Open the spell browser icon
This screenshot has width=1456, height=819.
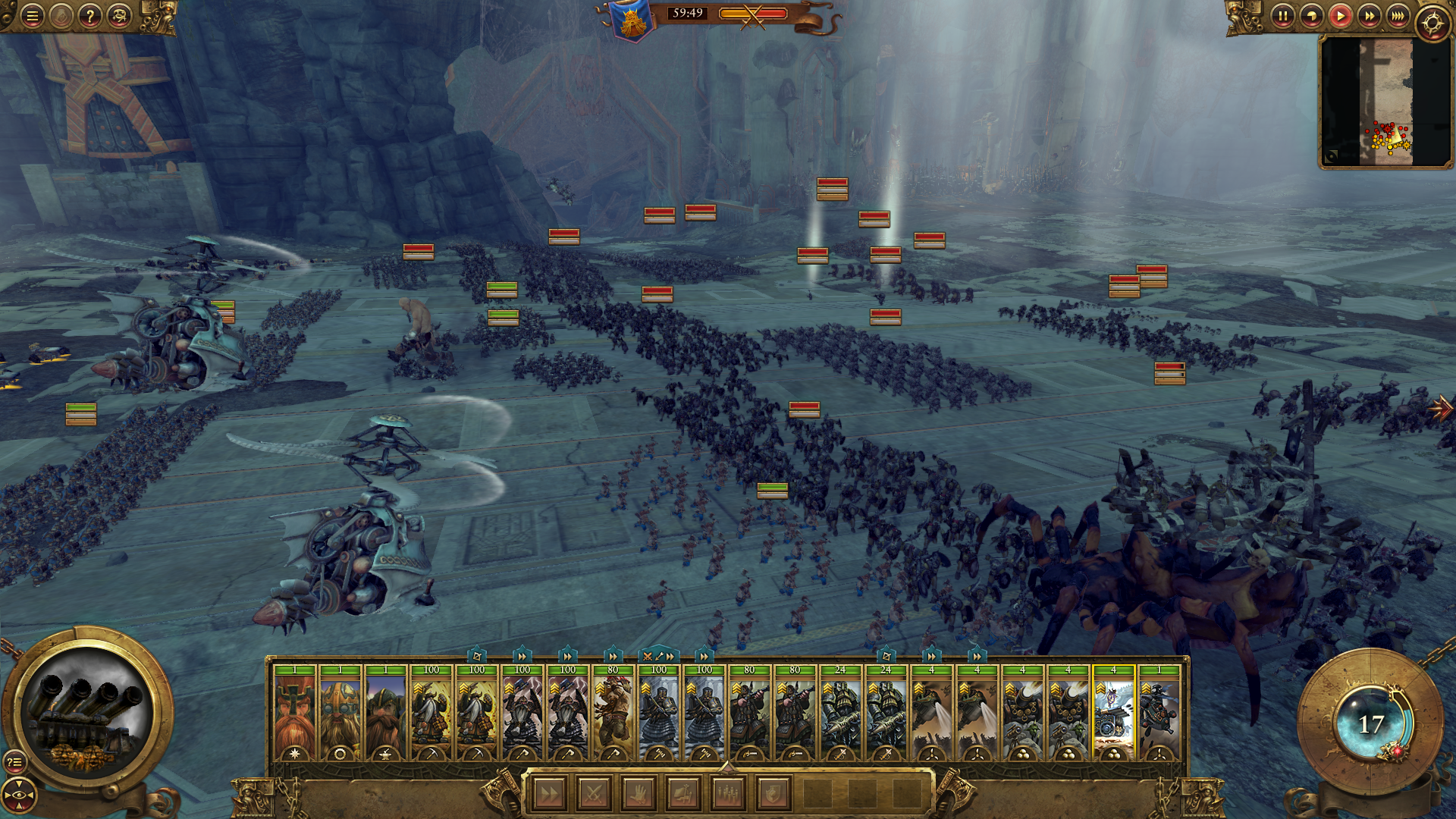(x=119, y=16)
